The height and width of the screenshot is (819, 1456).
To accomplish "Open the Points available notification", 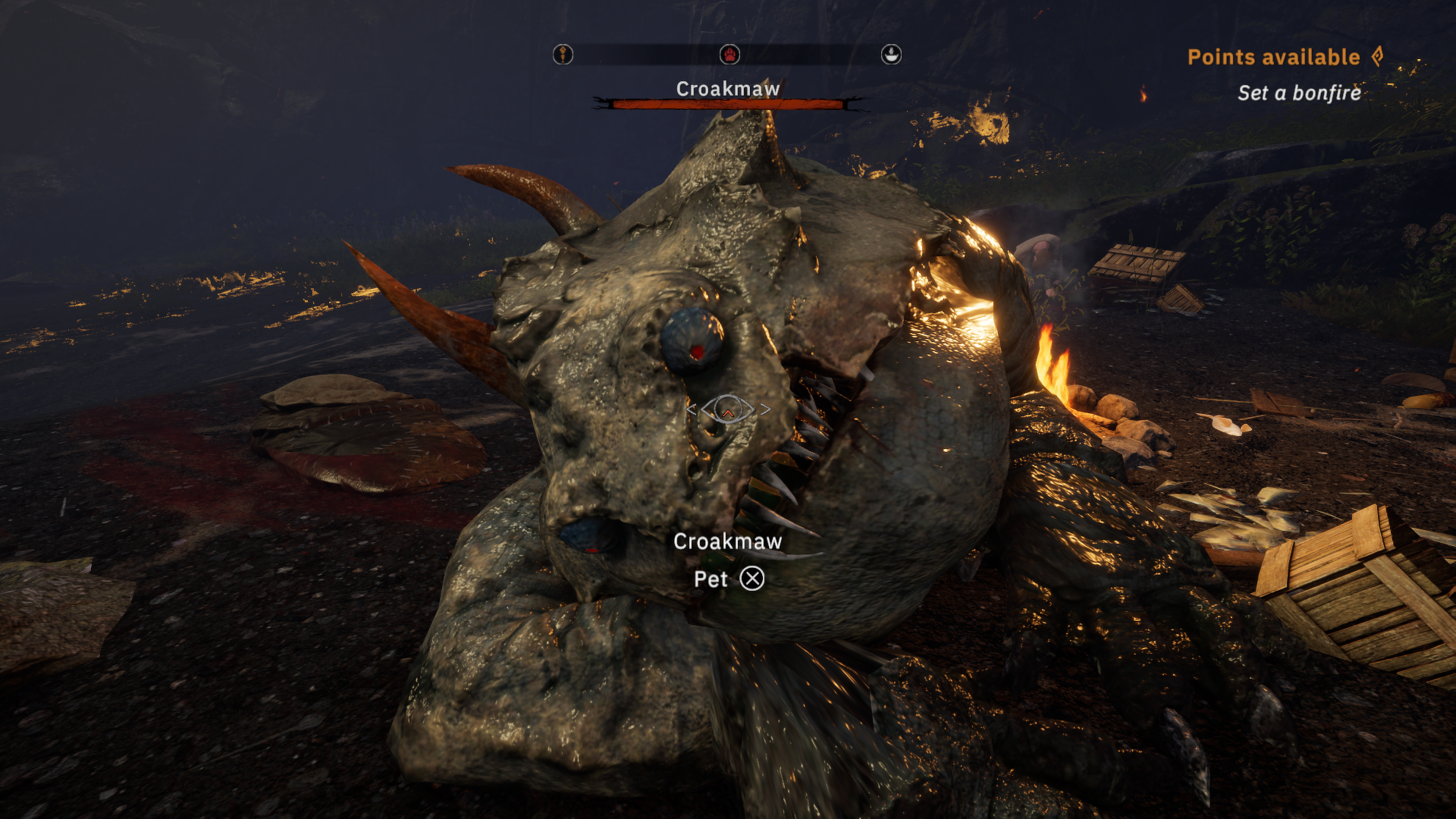I will (1285, 57).
